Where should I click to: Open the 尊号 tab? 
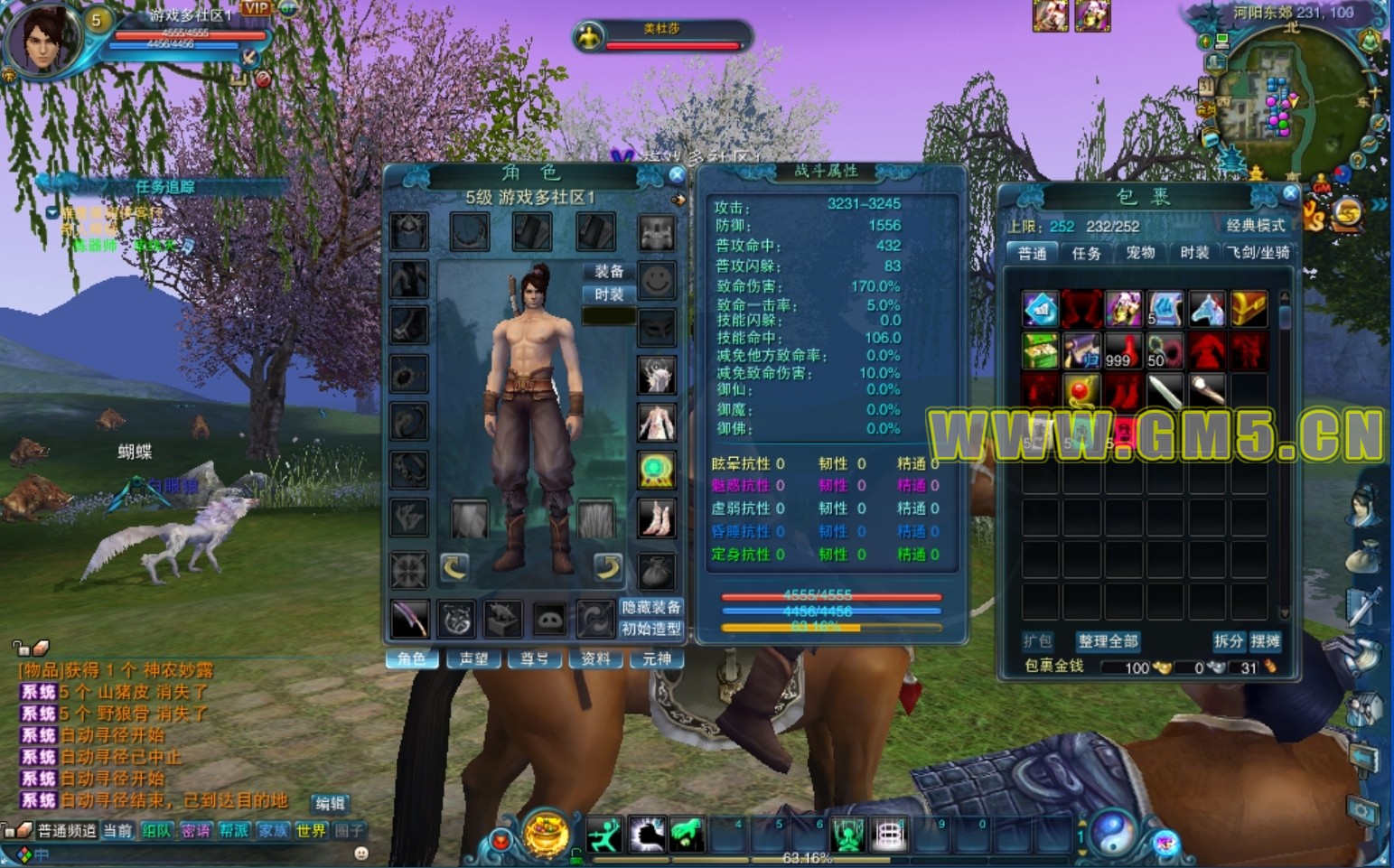point(534,659)
